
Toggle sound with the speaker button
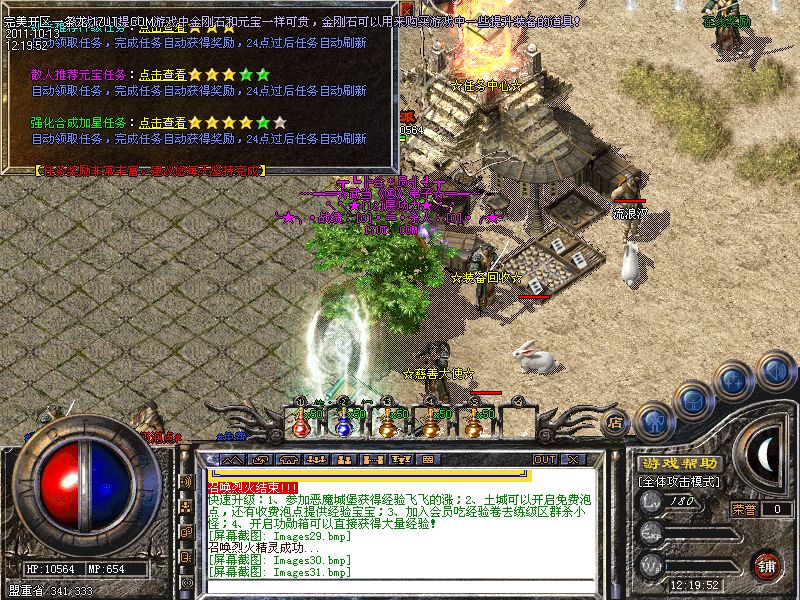point(775,370)
